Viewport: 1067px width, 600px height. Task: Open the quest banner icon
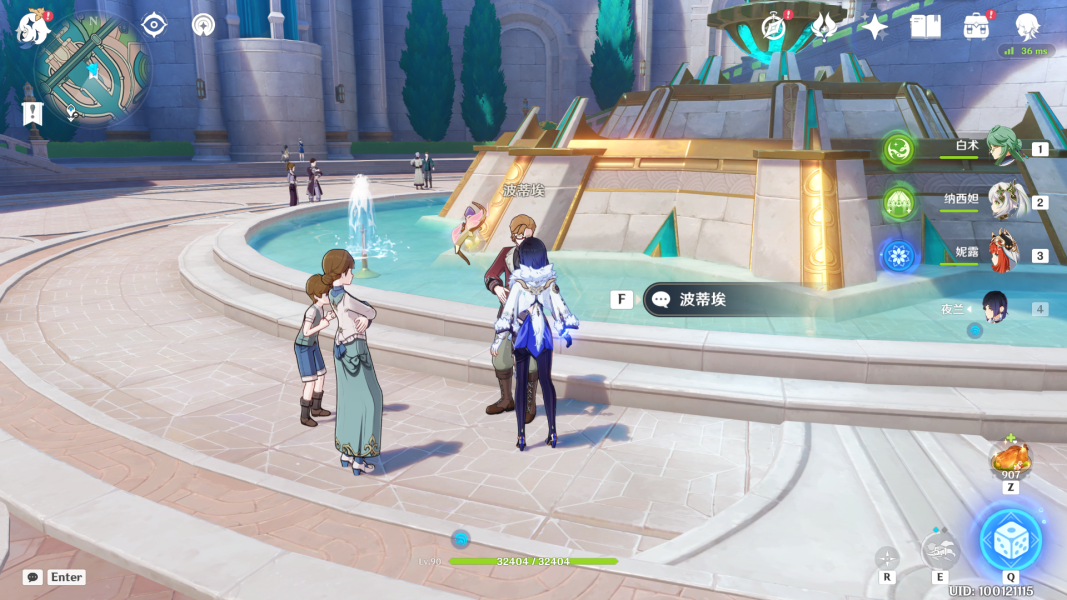33,113
